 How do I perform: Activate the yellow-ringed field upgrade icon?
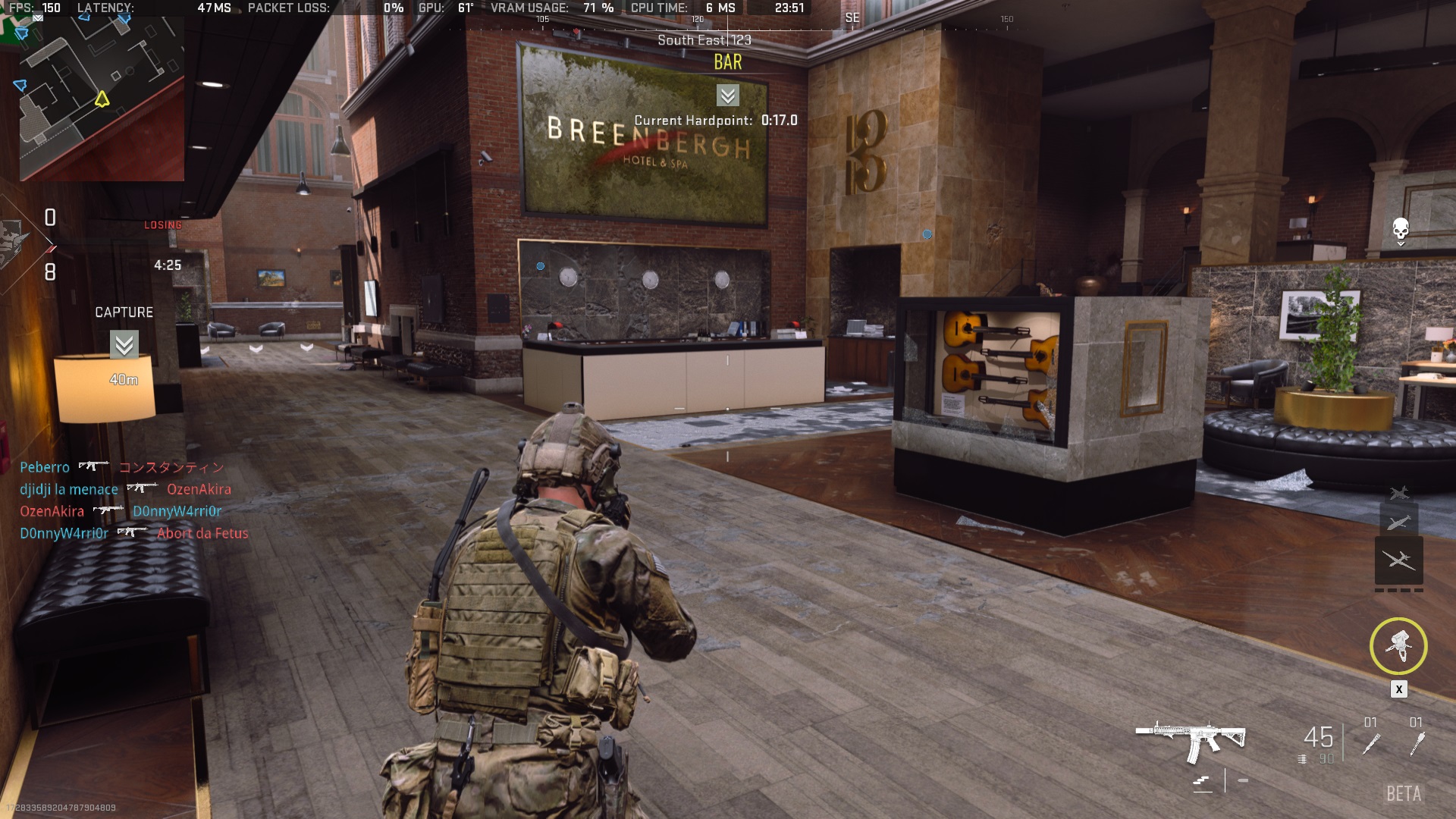(1398, 647)
